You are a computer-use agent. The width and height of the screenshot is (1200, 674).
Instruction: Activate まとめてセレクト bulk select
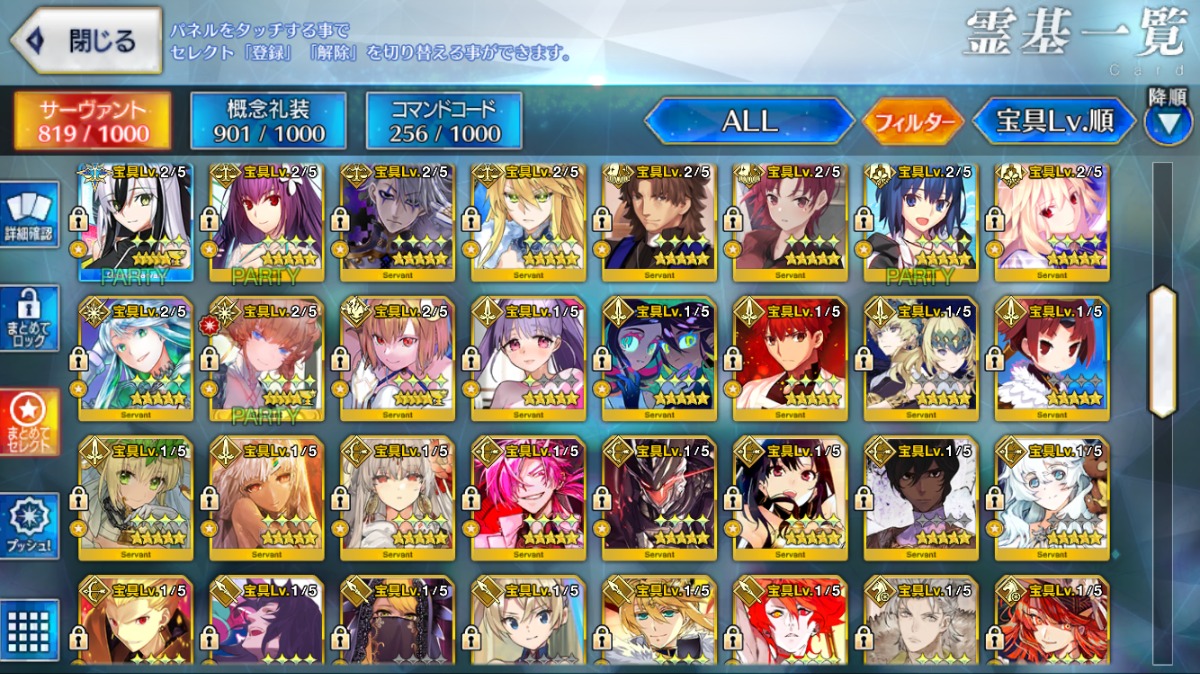[32, 421]
